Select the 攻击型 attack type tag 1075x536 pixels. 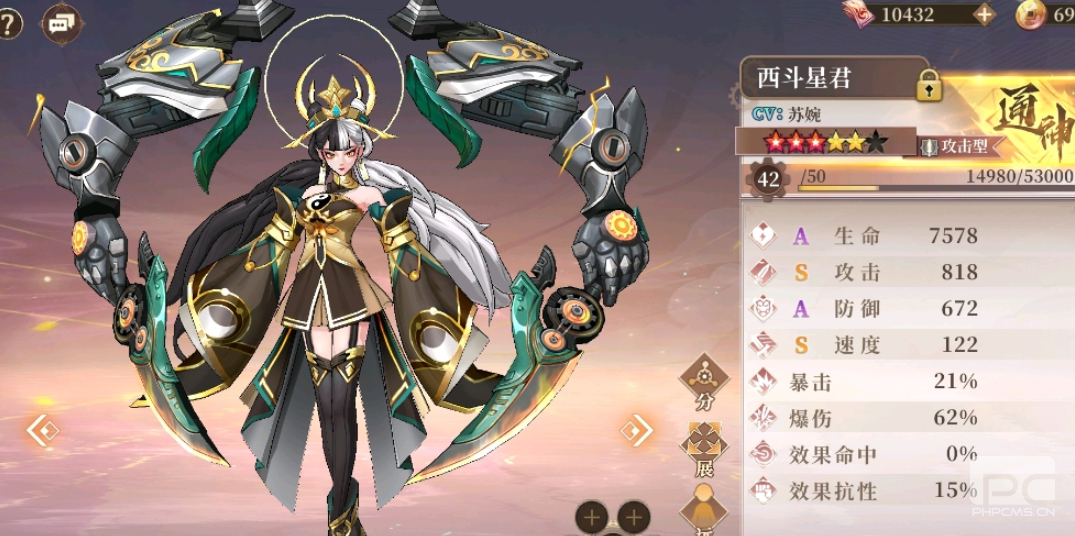coord(955,146)
